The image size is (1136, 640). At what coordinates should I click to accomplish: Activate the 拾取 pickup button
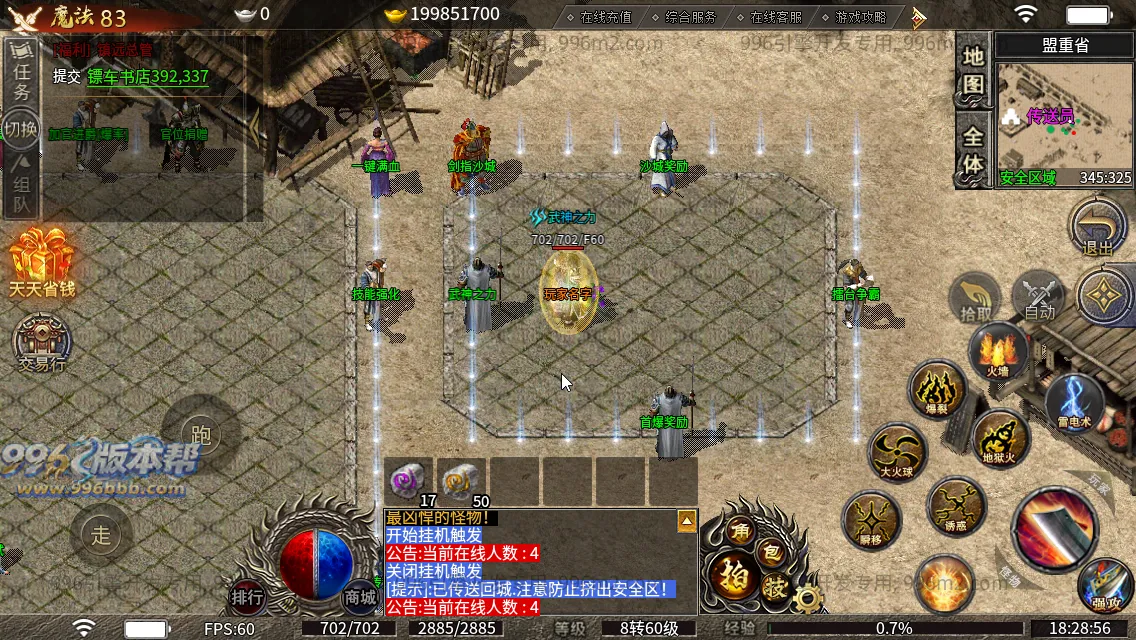[x=976, y=298]
